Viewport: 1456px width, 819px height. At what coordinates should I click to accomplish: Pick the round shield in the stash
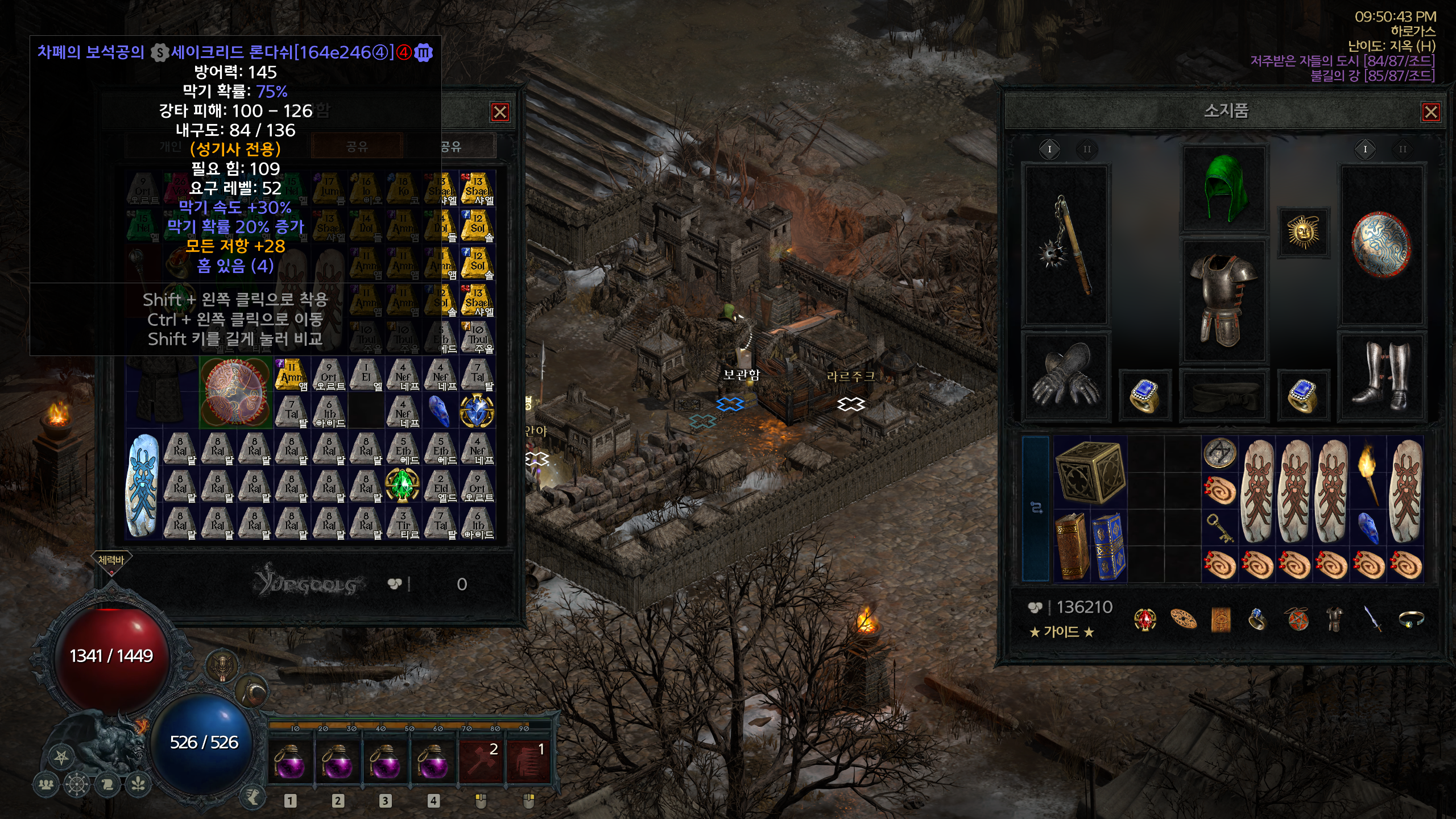point(236,392)
